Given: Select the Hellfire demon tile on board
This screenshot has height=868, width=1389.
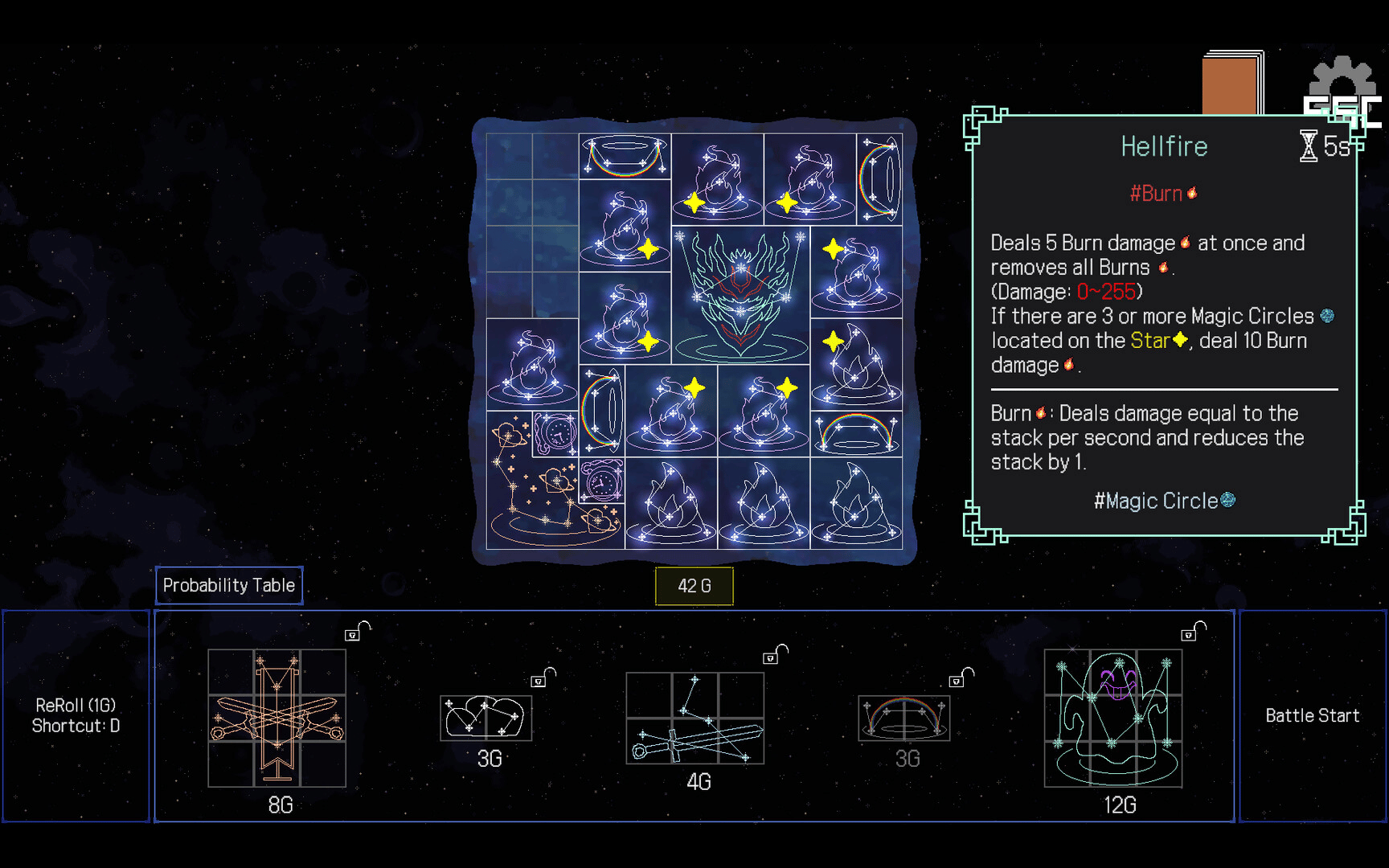Looking at the screenshot, I should click(740, 294).
